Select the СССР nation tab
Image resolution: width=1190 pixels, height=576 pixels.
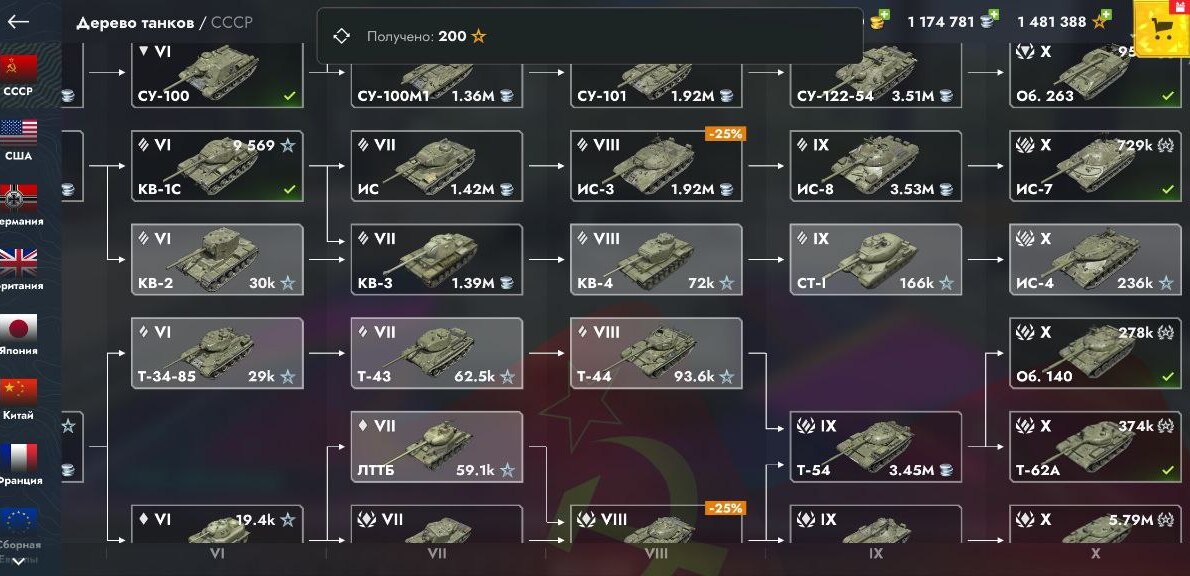coord(18,75)
